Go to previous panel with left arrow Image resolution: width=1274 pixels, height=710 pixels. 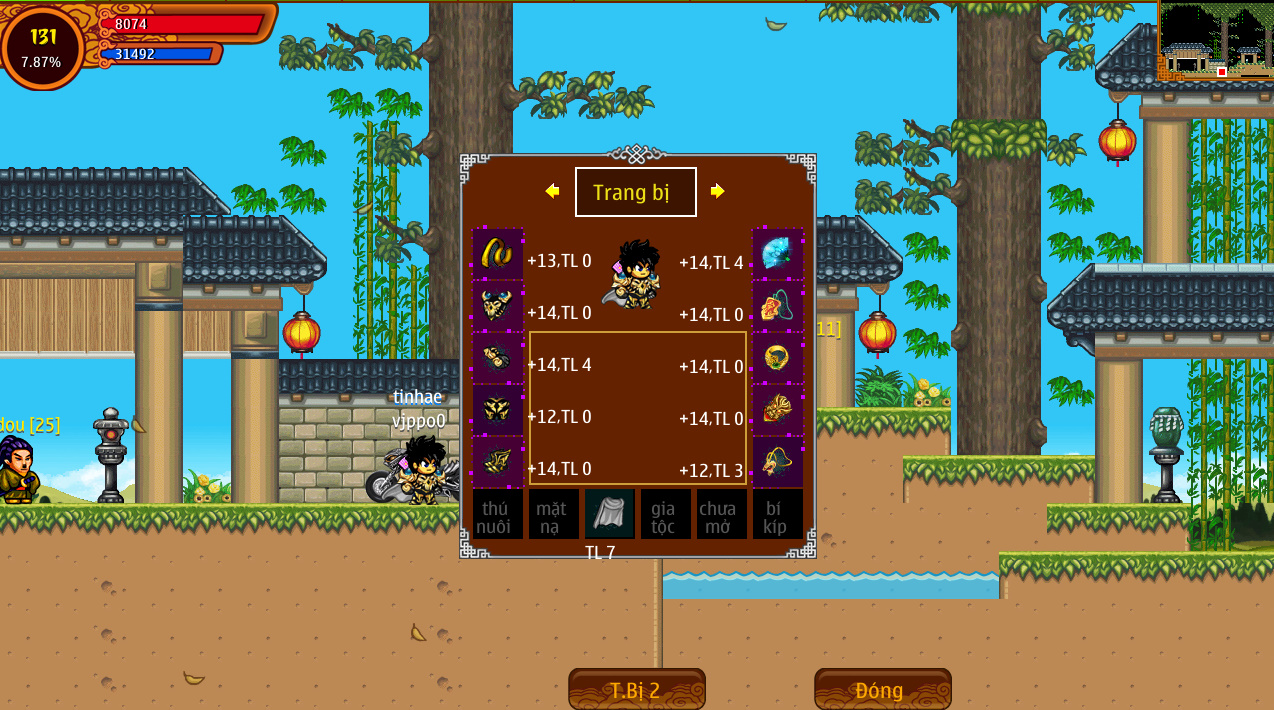coord(552,191)
